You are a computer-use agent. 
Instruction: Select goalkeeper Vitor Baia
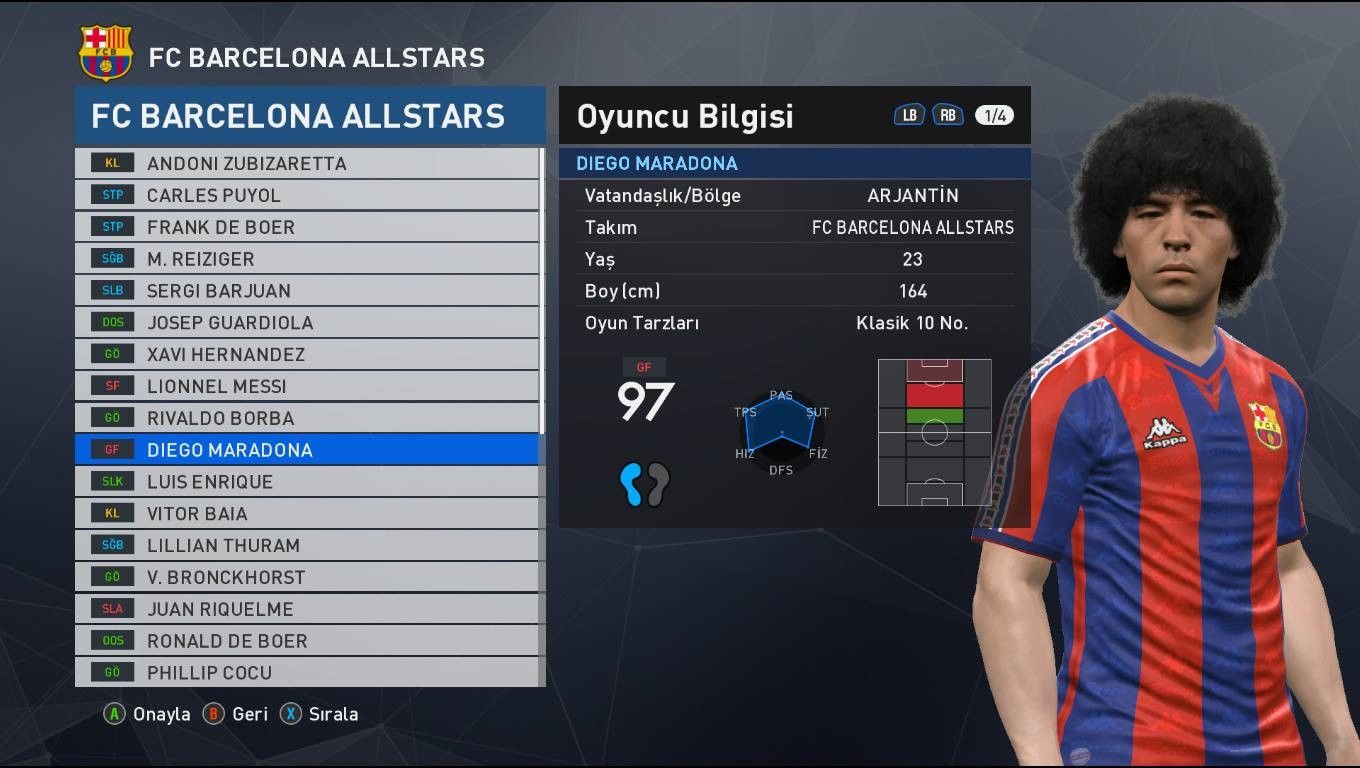(307, 514)
